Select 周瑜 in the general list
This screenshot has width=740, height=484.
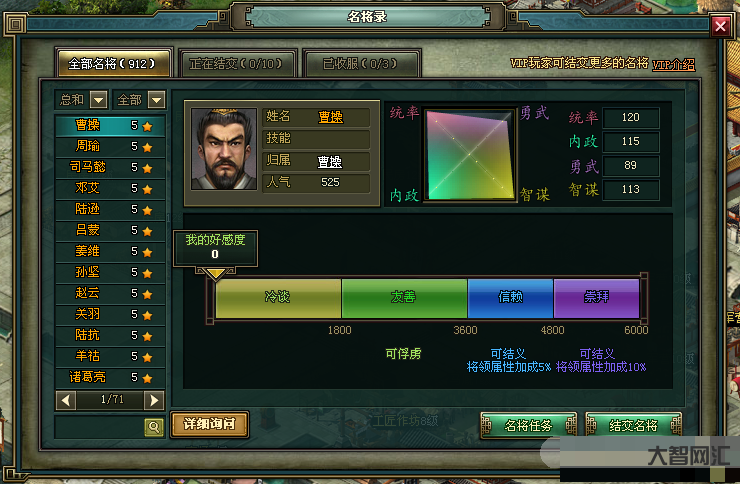(88, 146)
